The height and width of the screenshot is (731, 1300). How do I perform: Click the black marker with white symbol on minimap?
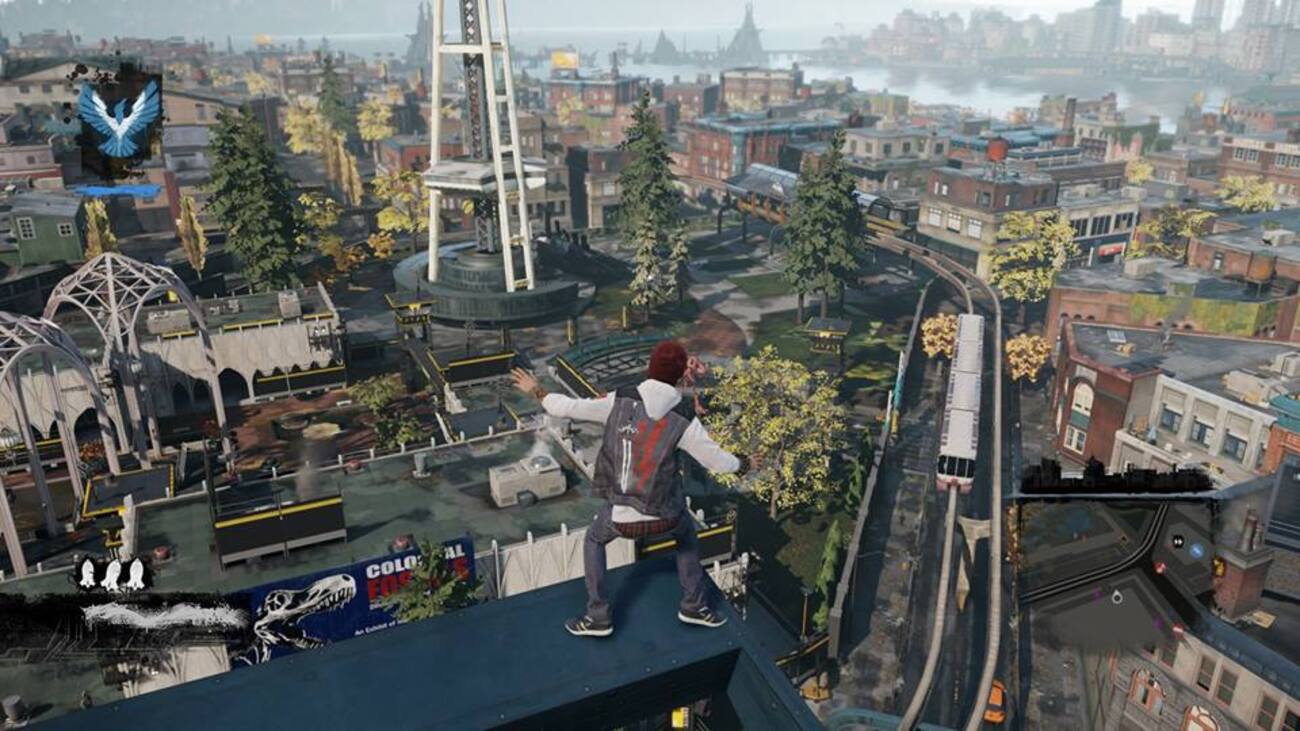[x=1178, y=541]
